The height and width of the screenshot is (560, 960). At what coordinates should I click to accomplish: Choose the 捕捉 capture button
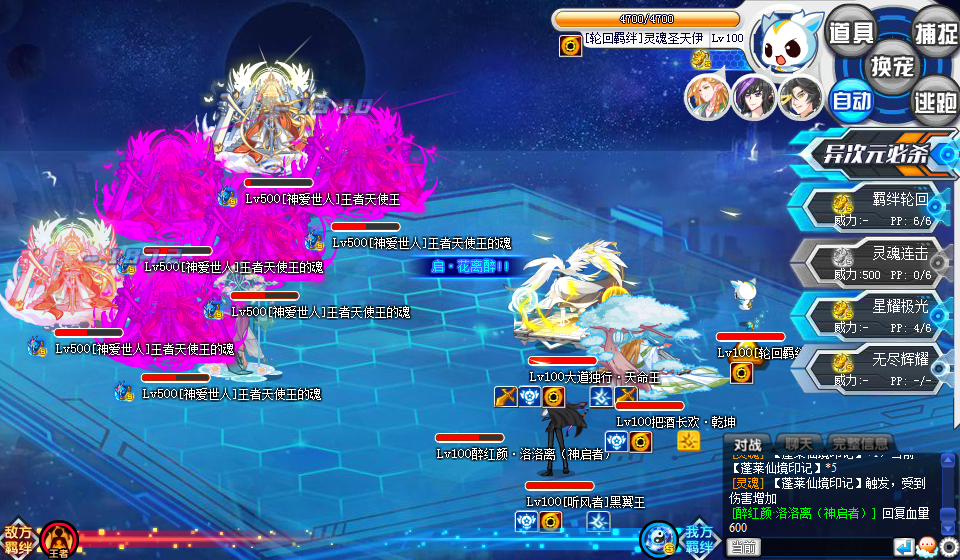tap(935, 32)
